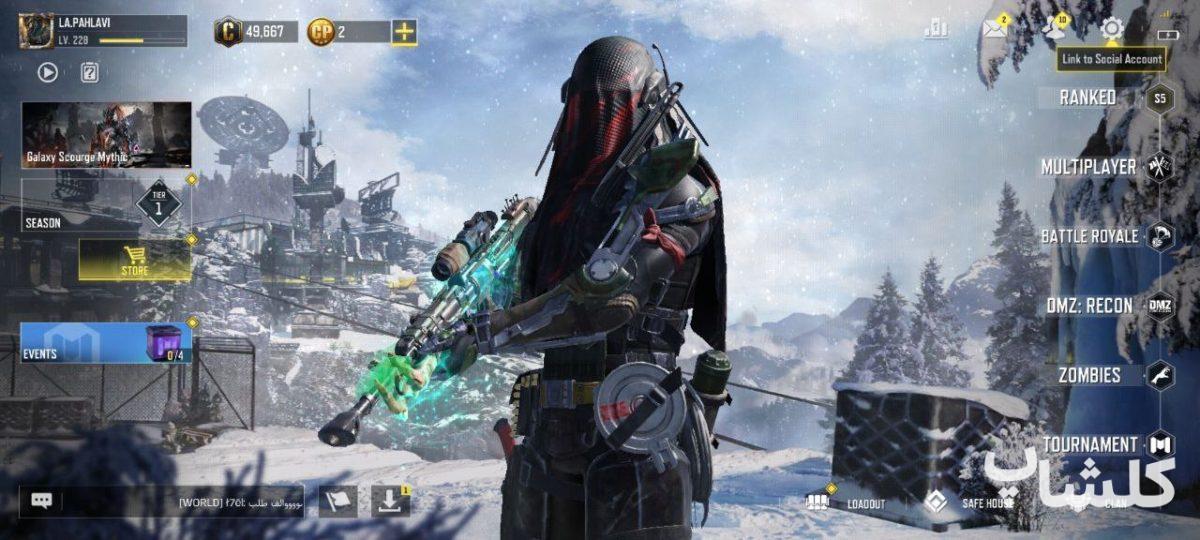Open the mail envelope inbox

pos(994,29)
